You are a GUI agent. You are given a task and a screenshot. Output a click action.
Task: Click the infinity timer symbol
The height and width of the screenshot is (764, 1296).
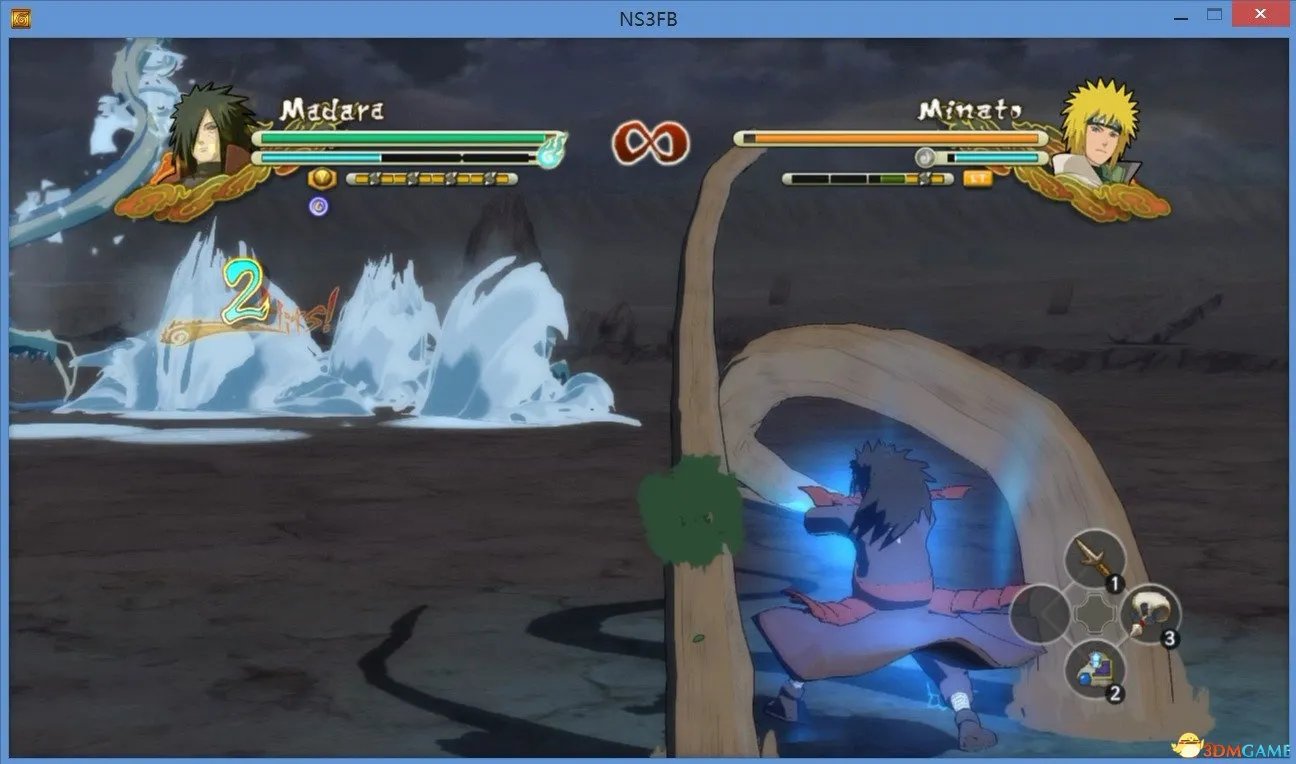649,143
